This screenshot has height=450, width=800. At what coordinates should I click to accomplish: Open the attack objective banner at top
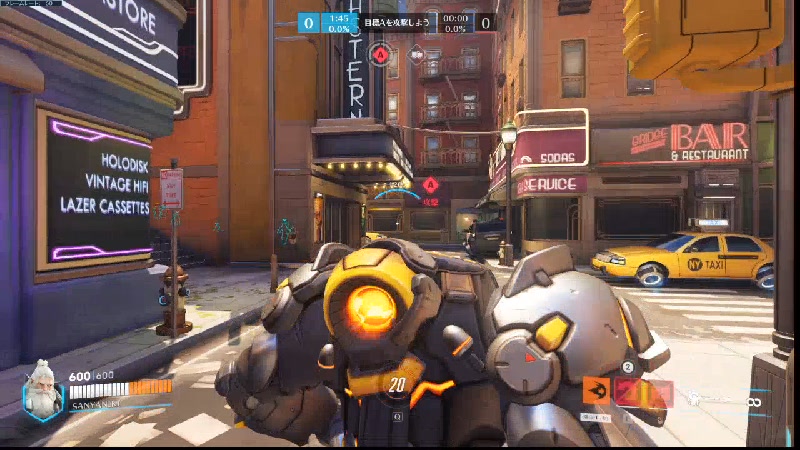397,21
